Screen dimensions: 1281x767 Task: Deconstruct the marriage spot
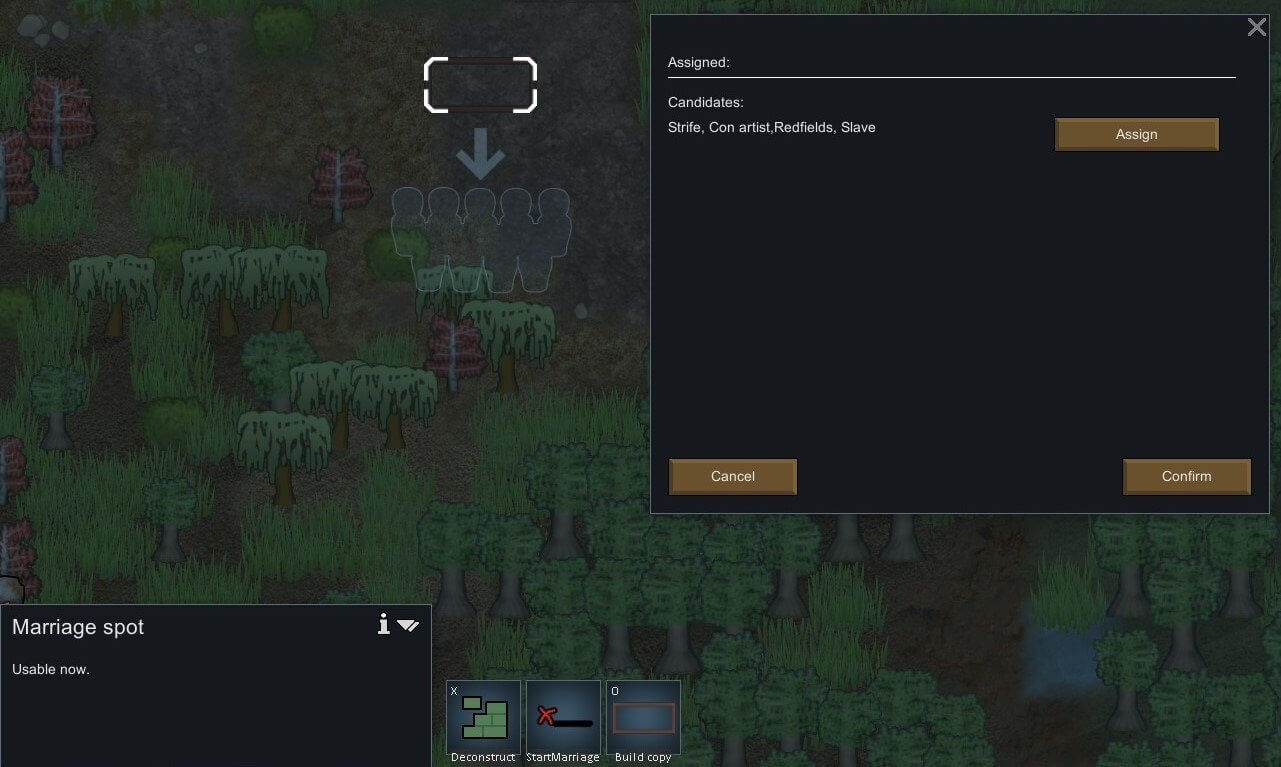[x=483, y=717]
